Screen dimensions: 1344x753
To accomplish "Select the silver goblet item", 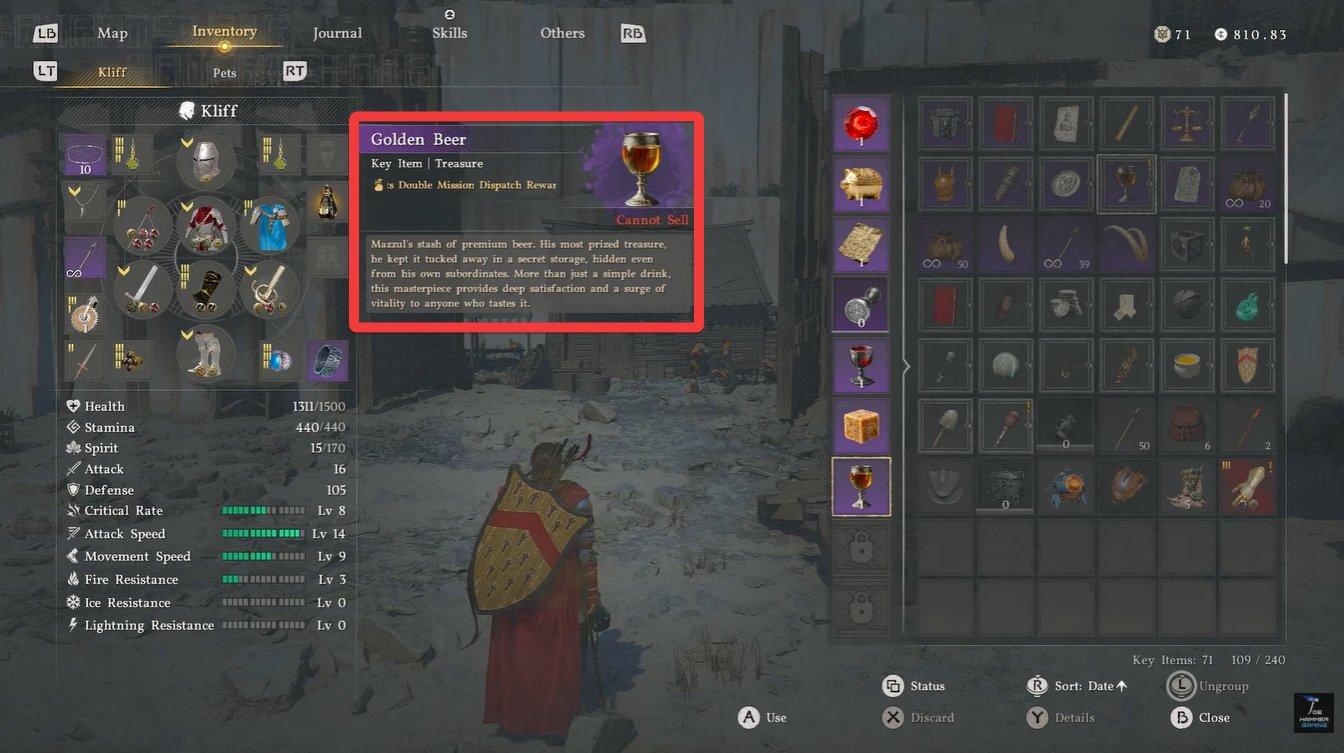I will (861, 364).
